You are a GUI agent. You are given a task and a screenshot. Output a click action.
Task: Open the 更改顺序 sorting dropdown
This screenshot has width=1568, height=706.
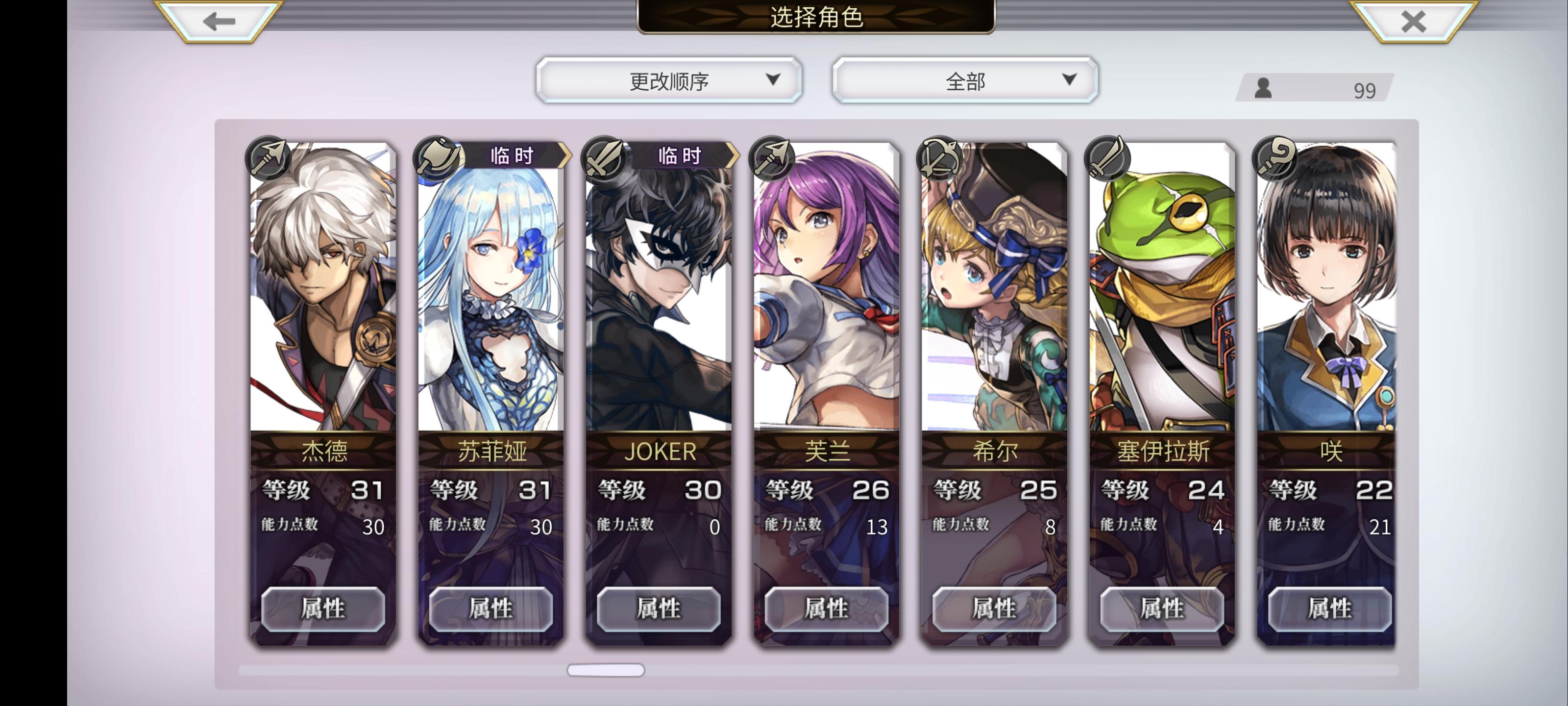coord(669,79)
